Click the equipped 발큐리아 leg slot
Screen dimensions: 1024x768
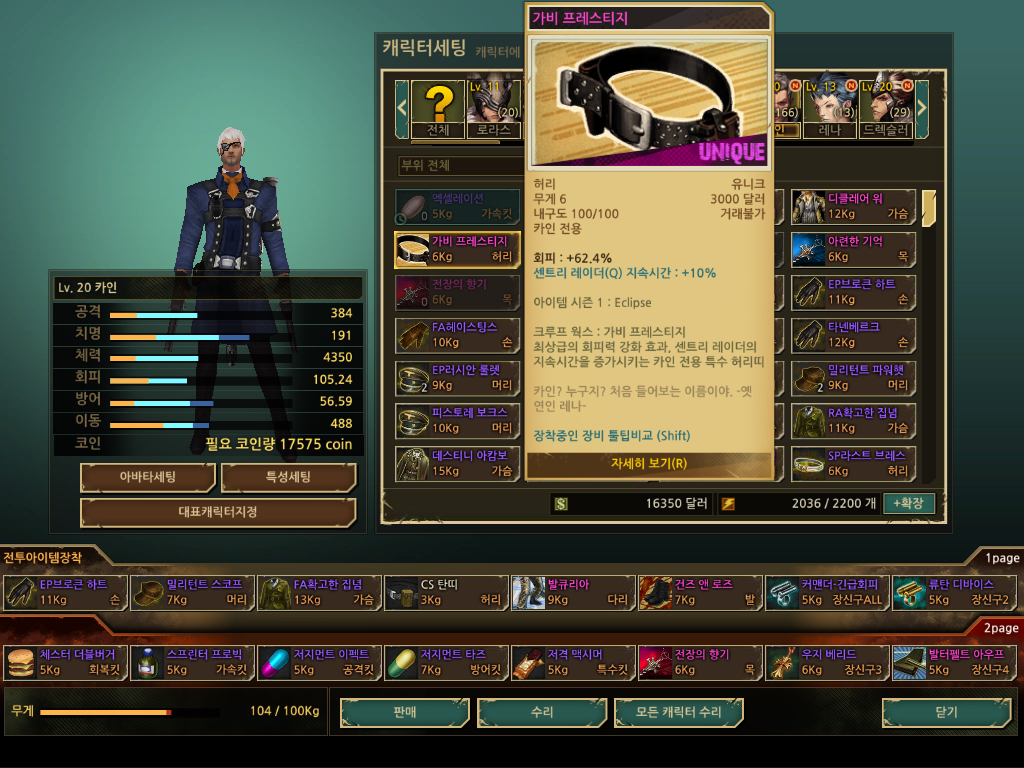point(572,592)
